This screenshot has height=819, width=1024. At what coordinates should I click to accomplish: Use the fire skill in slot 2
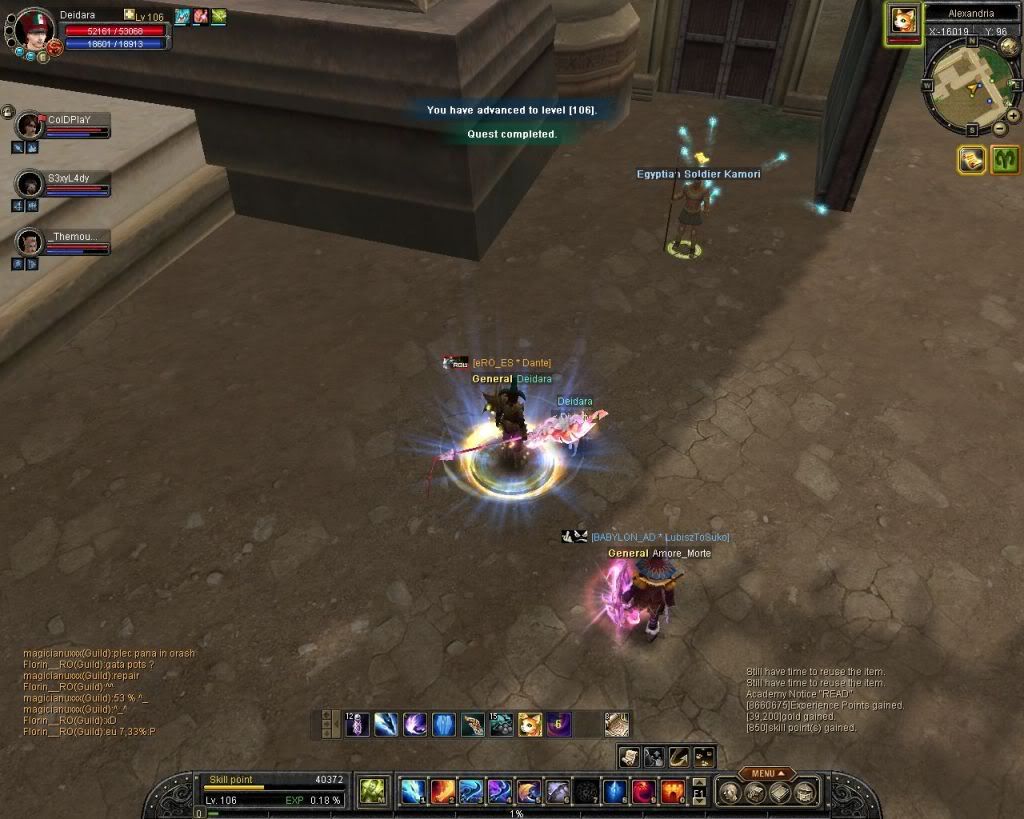pos(443,792)
